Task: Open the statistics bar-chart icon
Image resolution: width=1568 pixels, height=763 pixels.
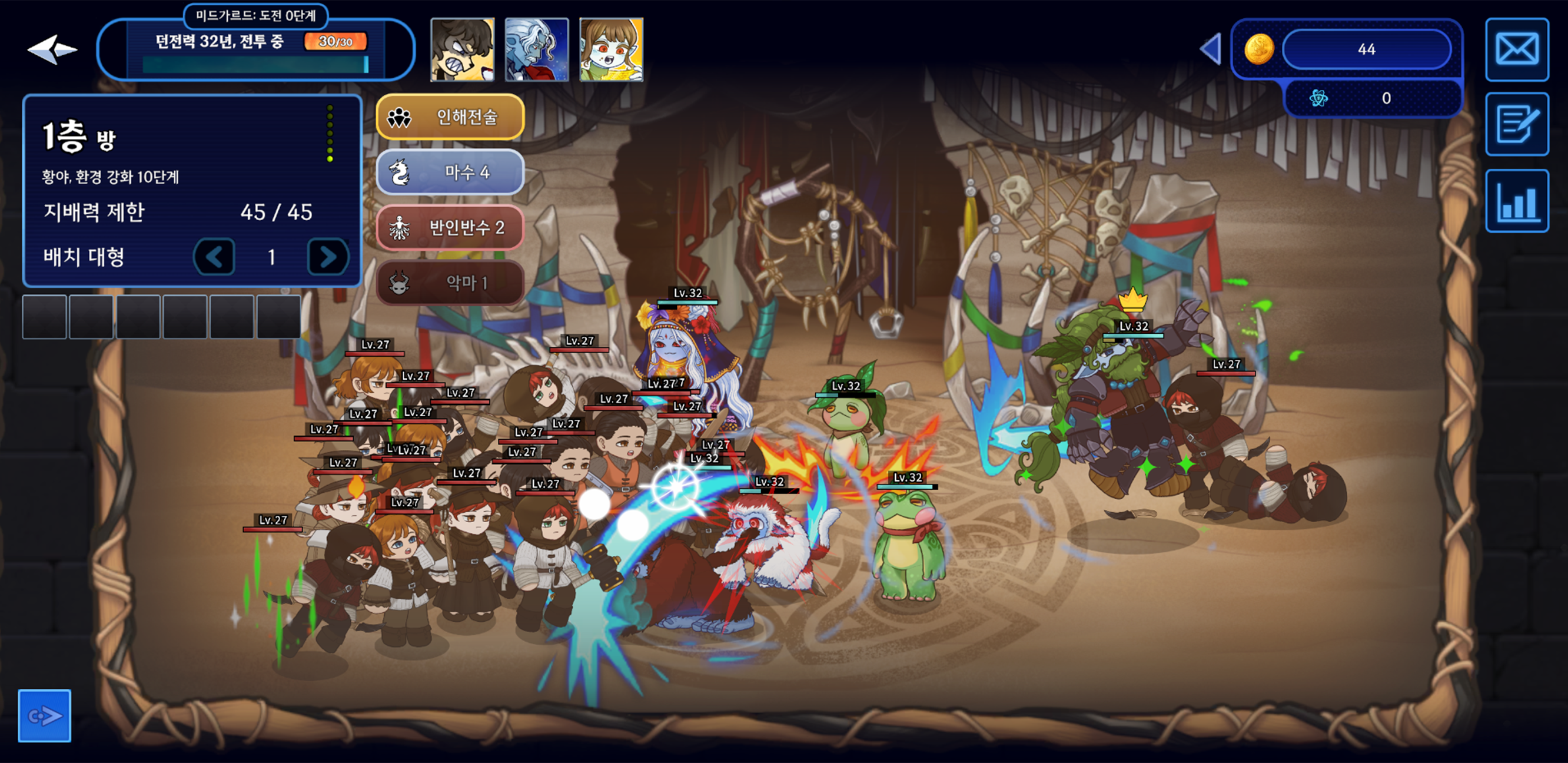Action: tap(1517, 200)
